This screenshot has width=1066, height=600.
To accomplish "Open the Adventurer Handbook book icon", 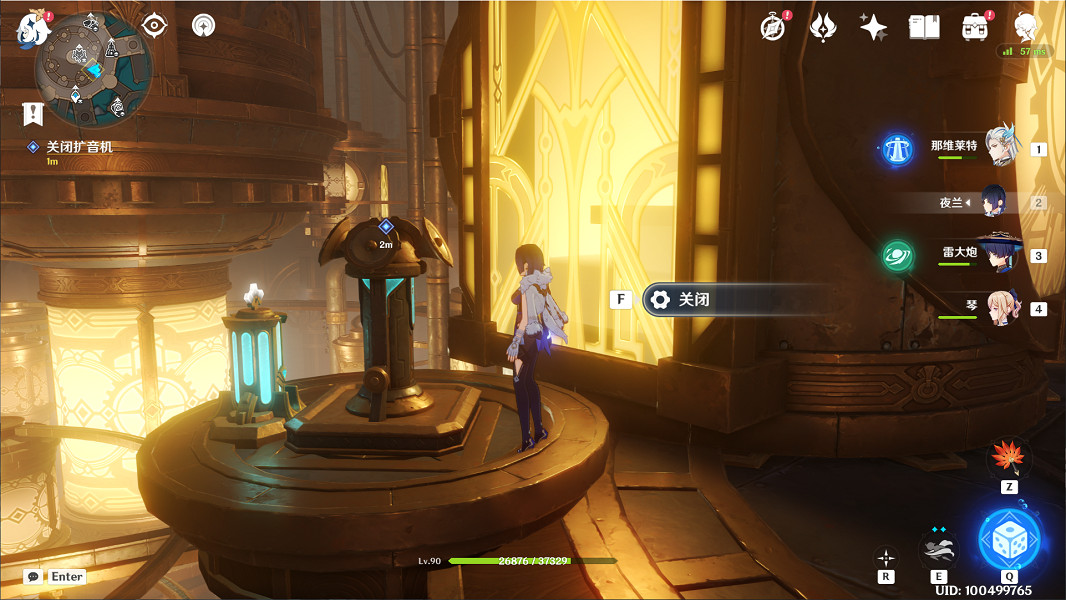I will point(924,28).
